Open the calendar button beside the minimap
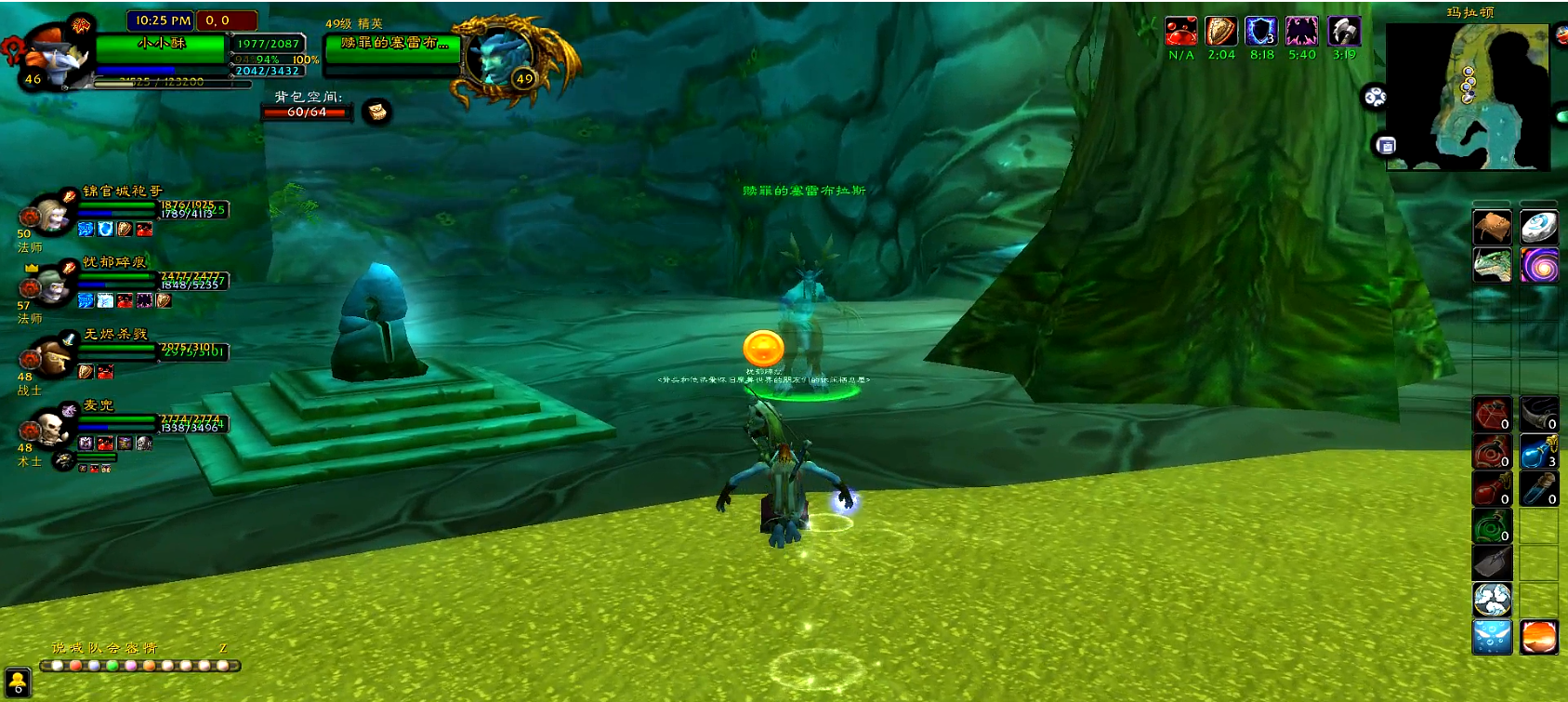1568x702 pixels. tap(1386, 145)
